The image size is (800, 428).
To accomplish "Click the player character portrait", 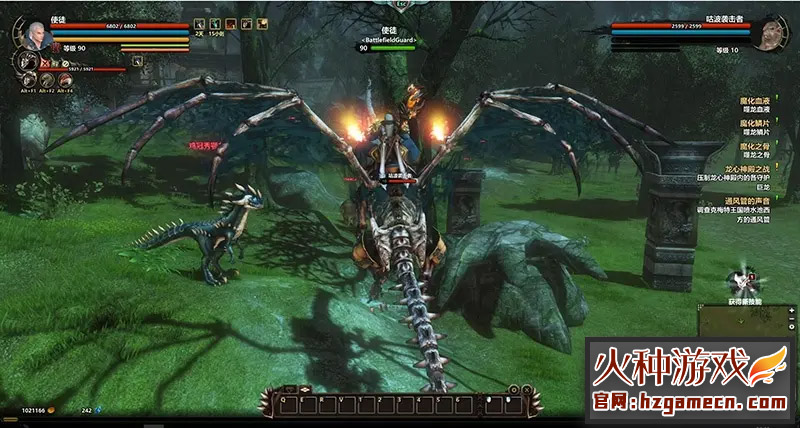I will point(36,33).
